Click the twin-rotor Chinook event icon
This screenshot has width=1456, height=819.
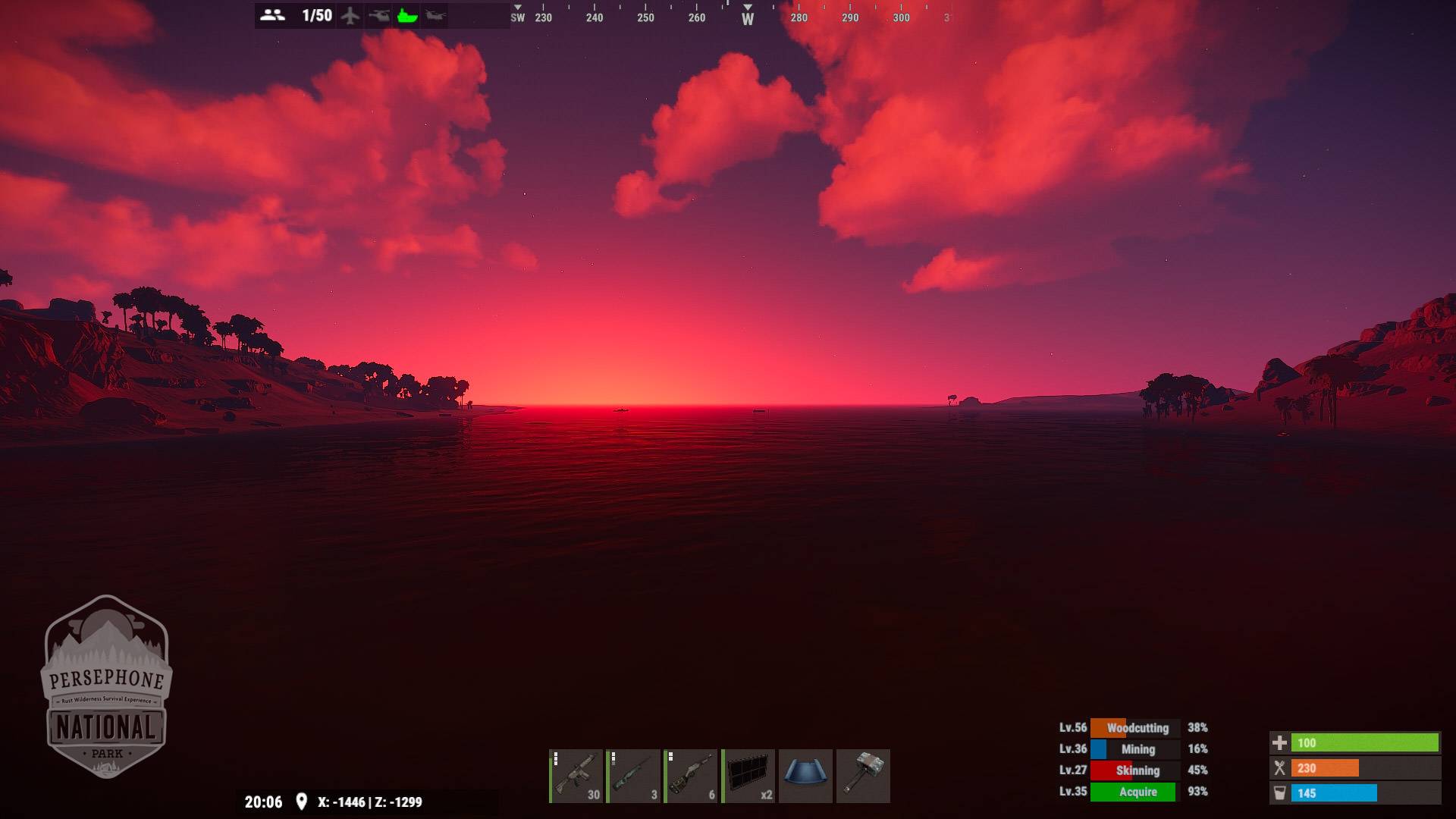(435, 15)
